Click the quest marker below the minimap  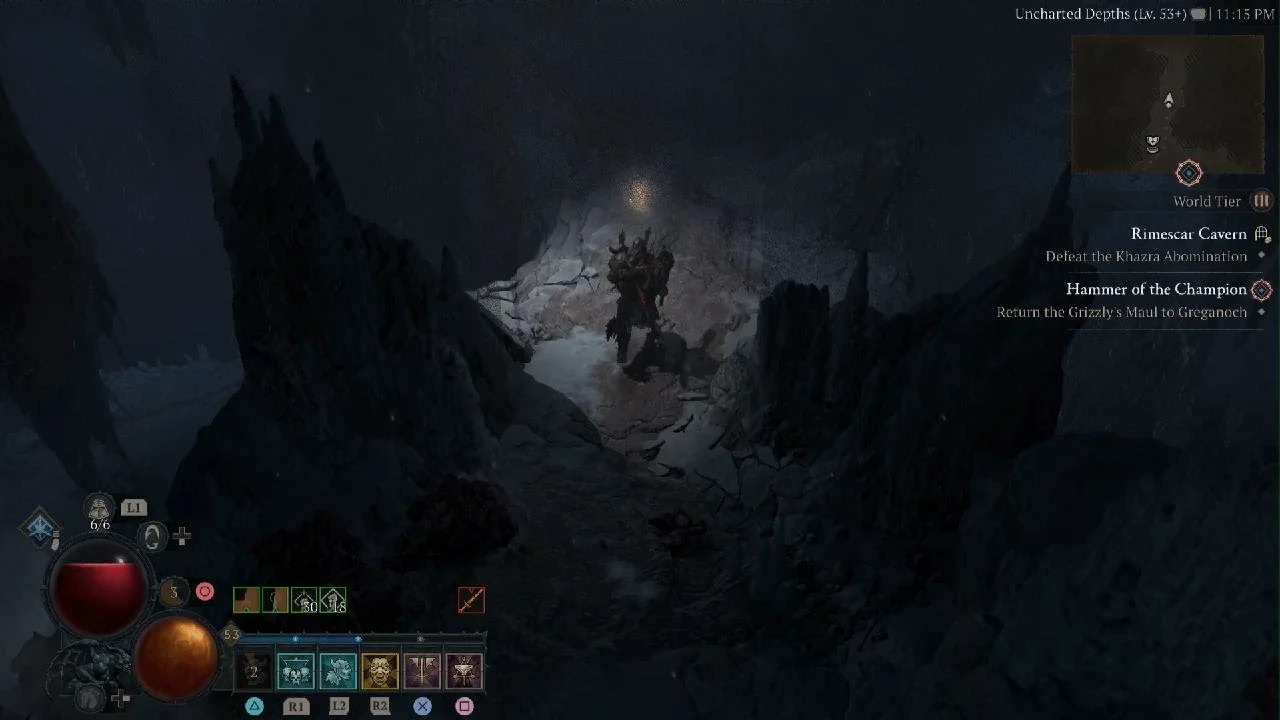tap(1188, 174)
